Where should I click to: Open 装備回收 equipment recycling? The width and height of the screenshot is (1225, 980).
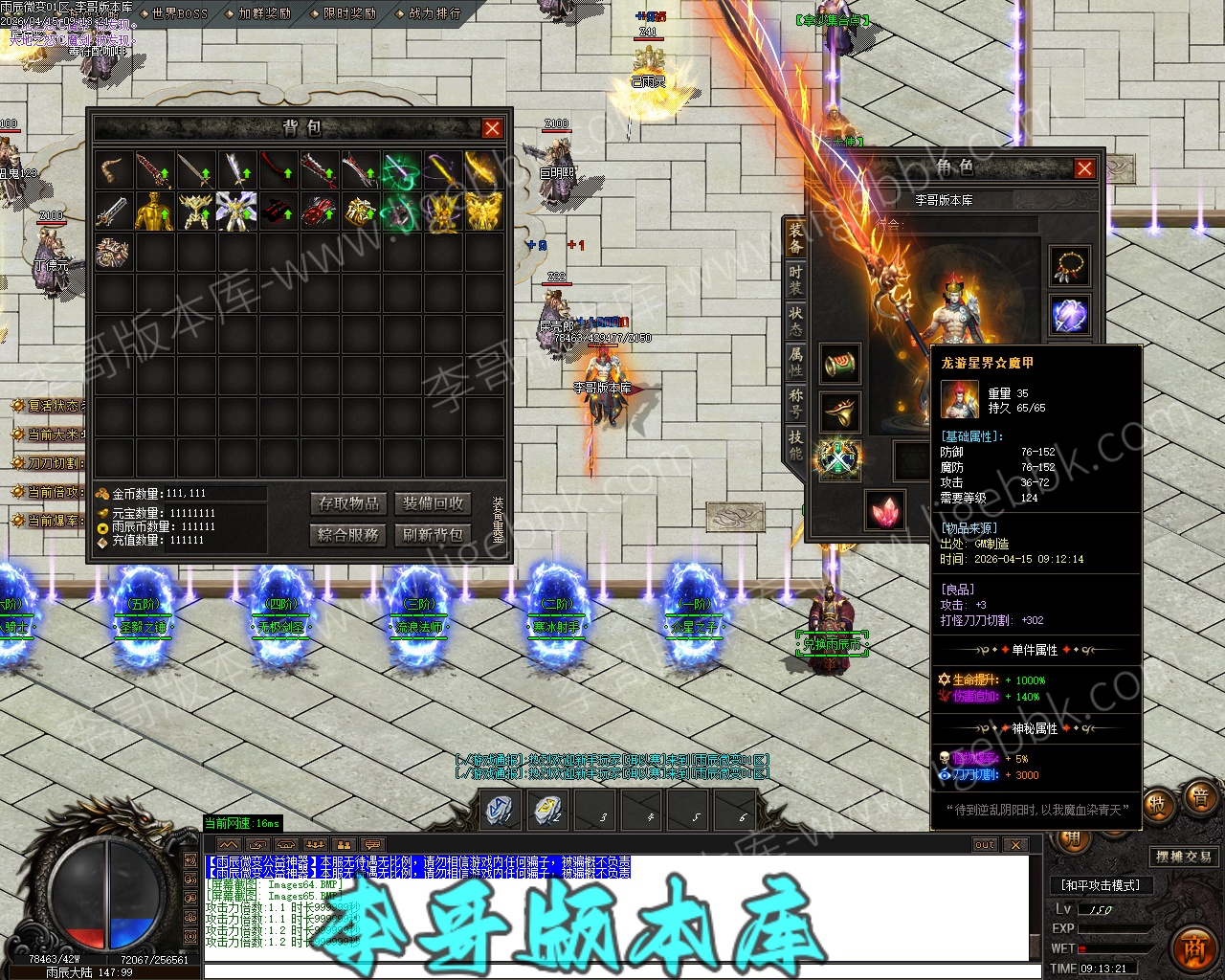(x=434, y=503)
